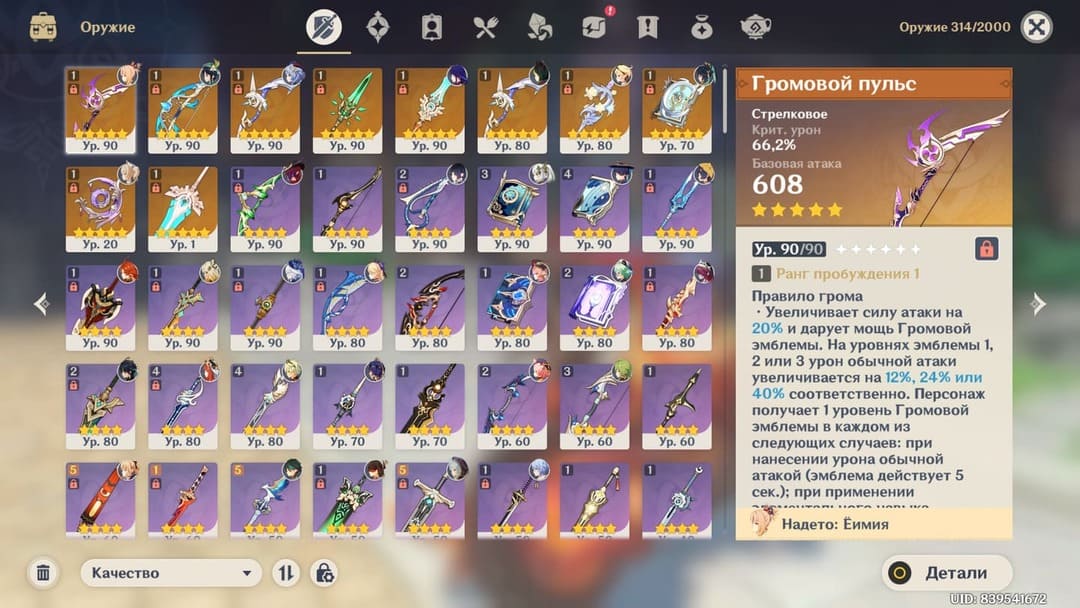Open the Качество sort dropdown

(171, 573)
